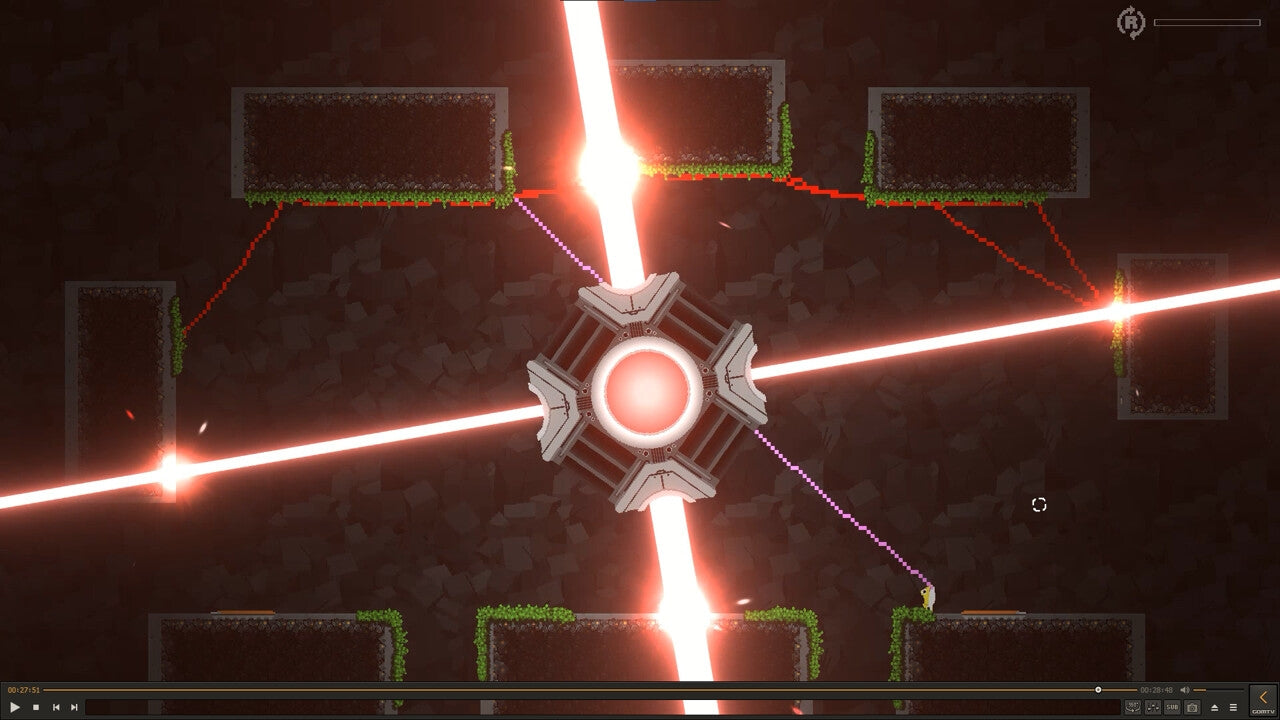Collapse the GOMTV side panel with the chevron
The height and width of the screenshot is (720, 1280).
(x=1263, y=695)
